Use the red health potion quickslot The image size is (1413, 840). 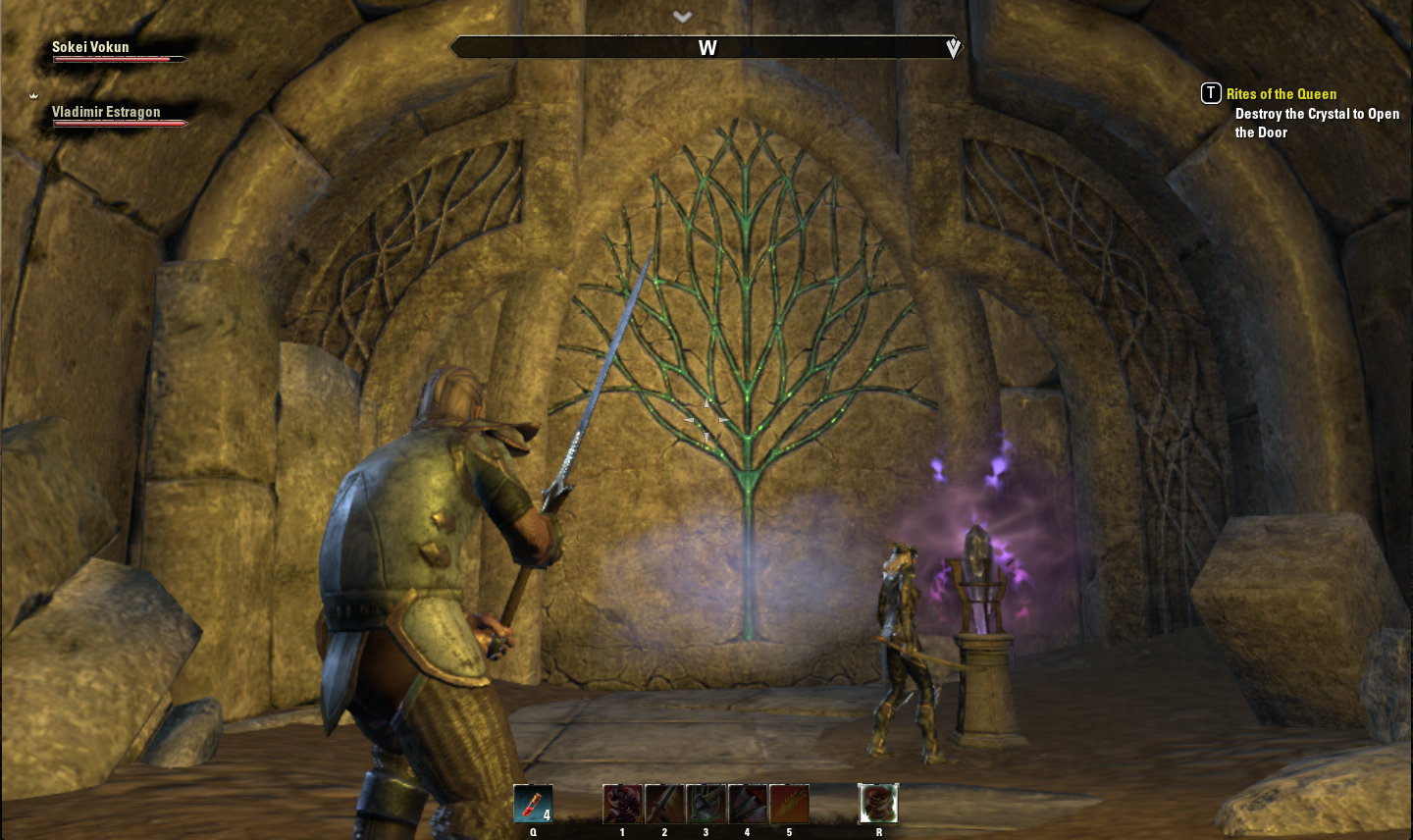tap(533, 804)
